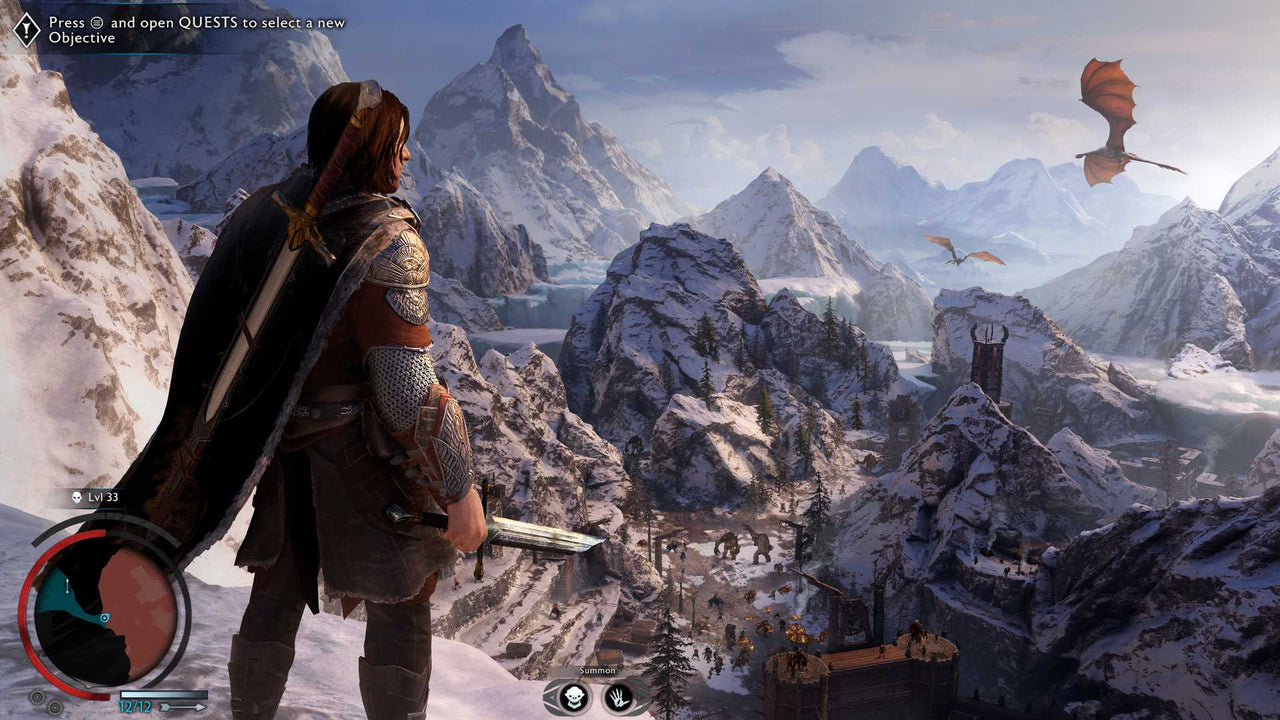This screenshot has width=1280, height=720.
Task: Toggle the Summon skull ability on
Action: point(572,697)
